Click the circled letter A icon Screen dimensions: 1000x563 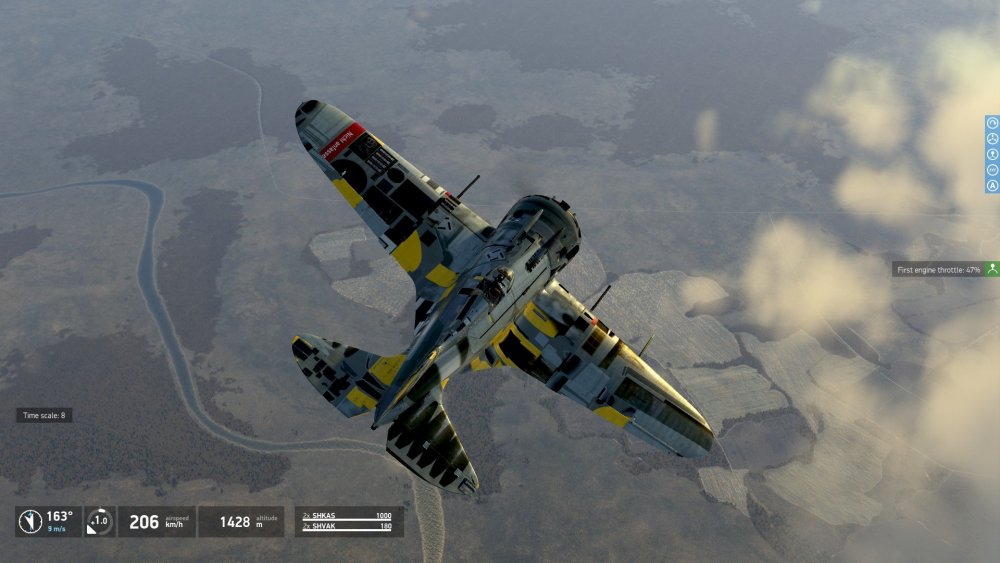click(x=993, y=186)
